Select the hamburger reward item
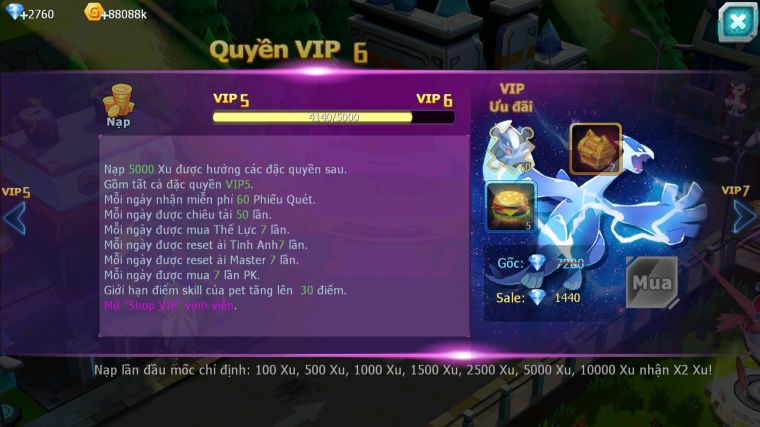760x427 pixels. tap(511, 206)
